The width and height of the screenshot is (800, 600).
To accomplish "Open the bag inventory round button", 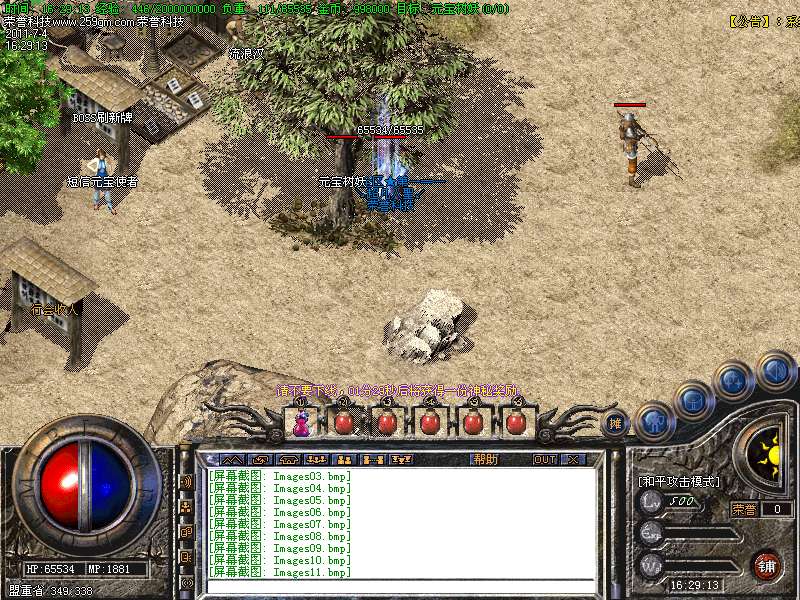I will point(692,400).
